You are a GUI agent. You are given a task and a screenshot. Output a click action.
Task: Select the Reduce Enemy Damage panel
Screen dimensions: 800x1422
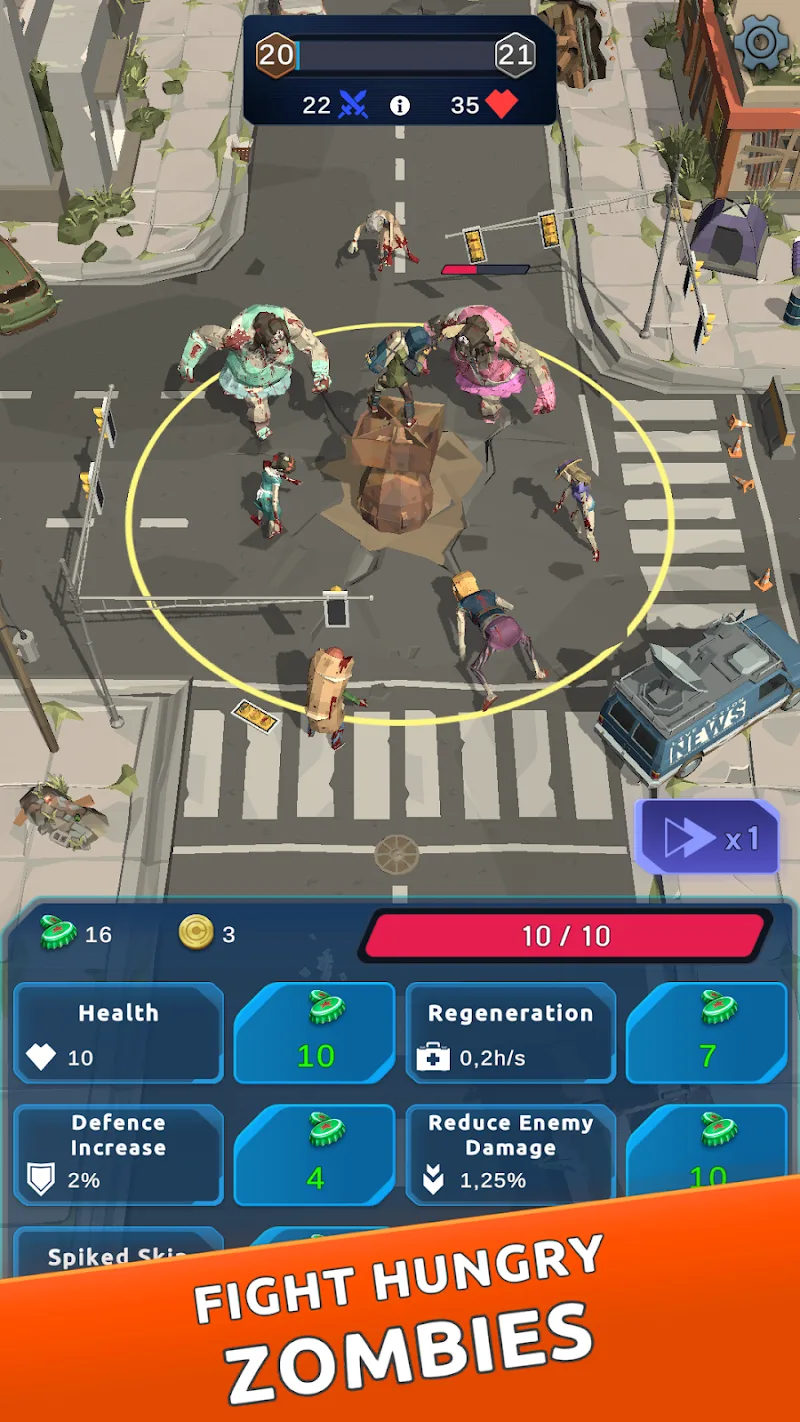point(510,1155)
